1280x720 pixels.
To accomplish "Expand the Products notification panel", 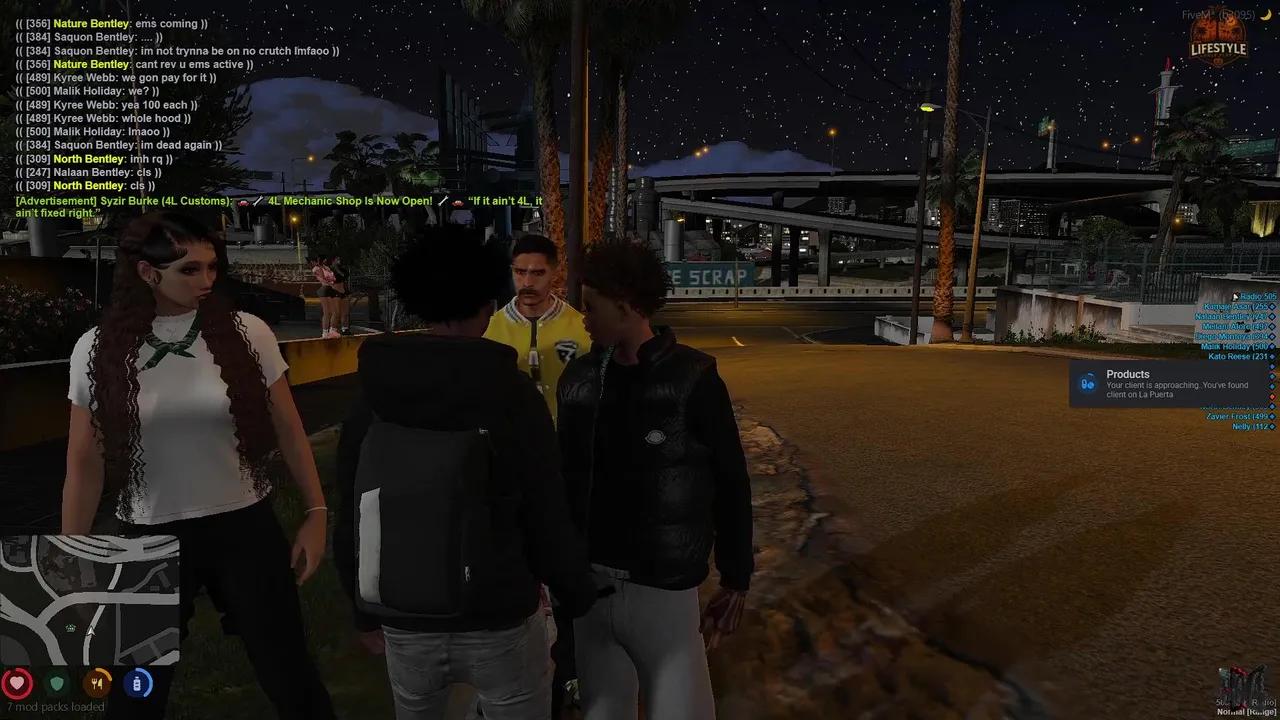I will pos(1170,384).
